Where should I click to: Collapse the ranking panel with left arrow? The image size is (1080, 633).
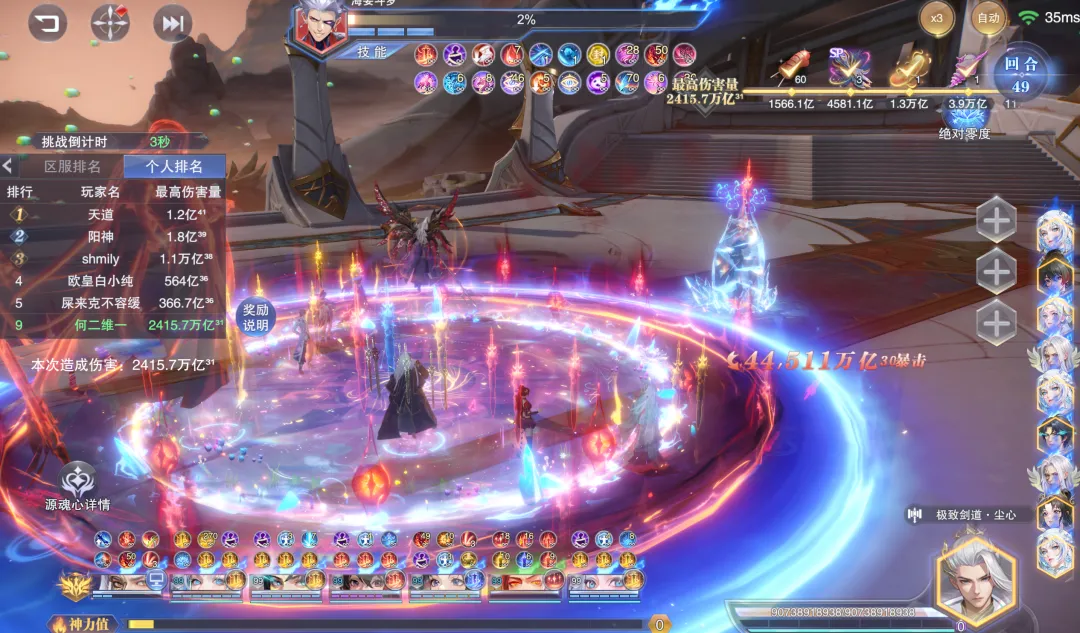pyautogui.click(x=8, y=166)
